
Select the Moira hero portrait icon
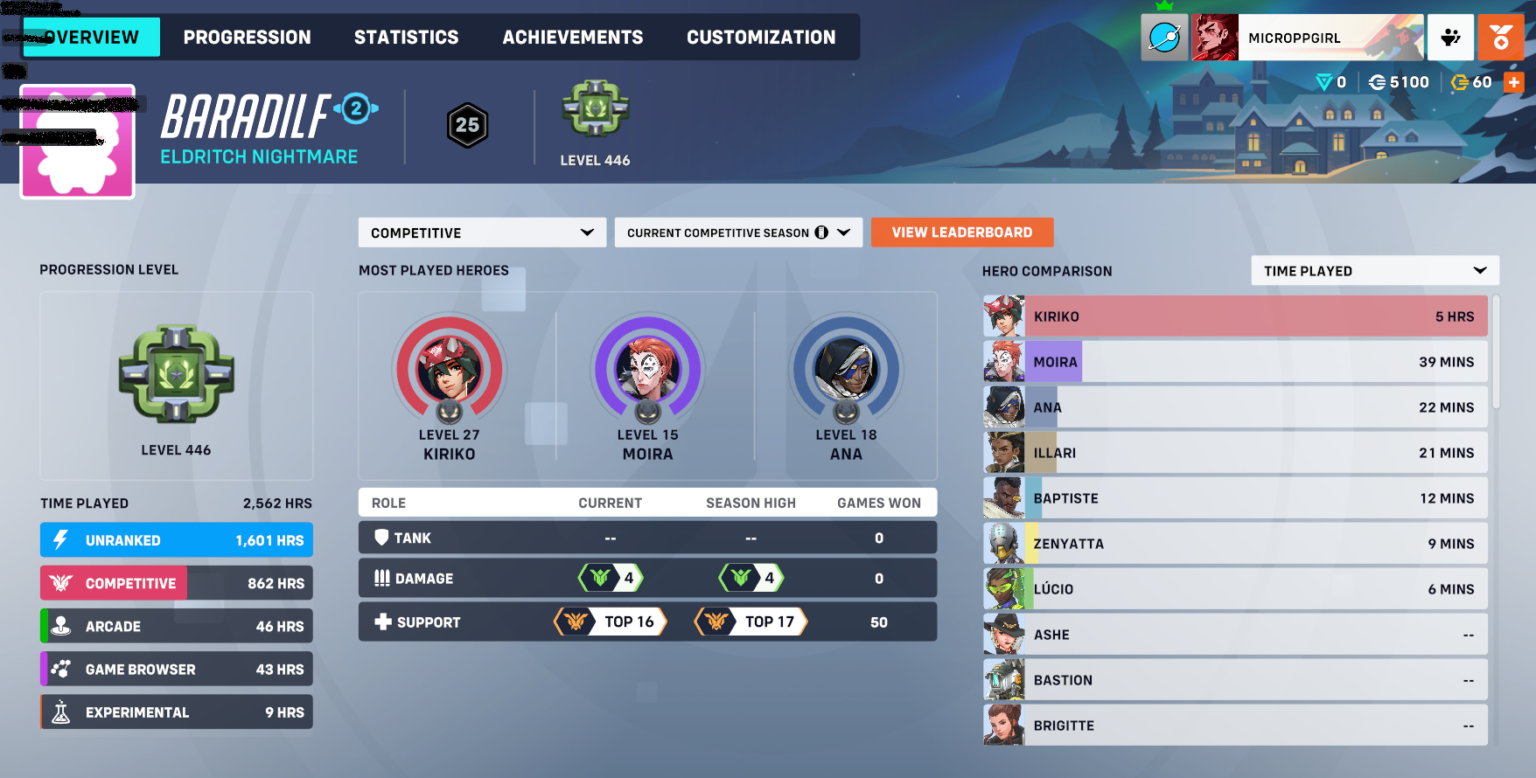647,369
